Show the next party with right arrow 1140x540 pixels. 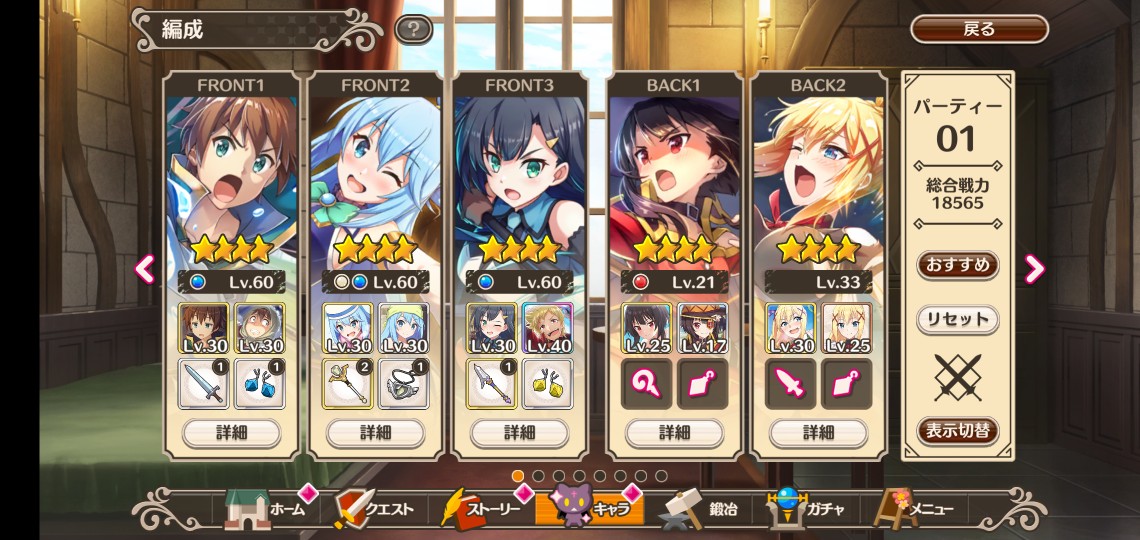[x=1034, y=268]
